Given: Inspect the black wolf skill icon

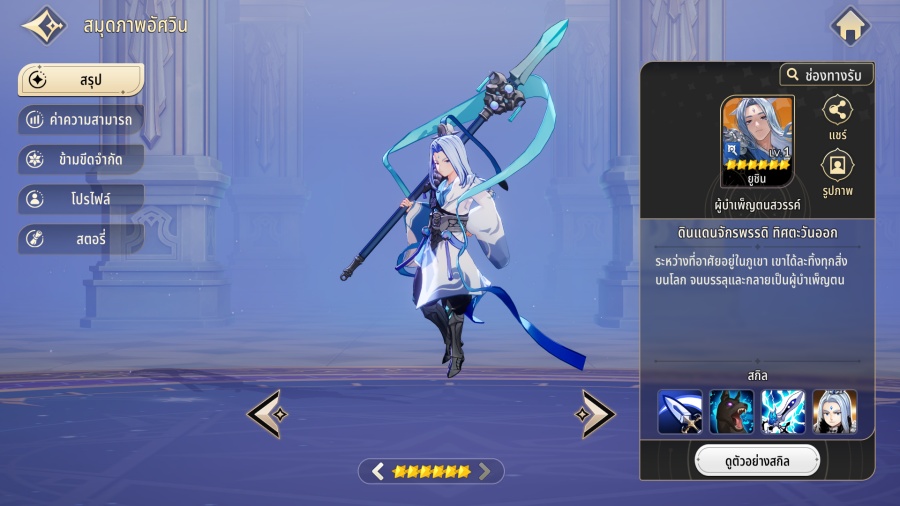Looking at the screenshot, I should pos(731,411).
